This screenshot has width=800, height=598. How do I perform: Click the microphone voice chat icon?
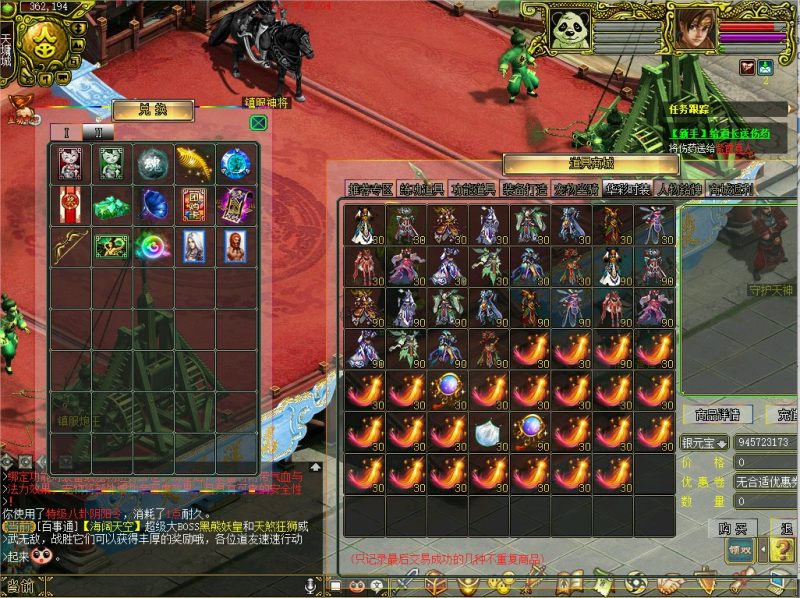click(310, 584)
